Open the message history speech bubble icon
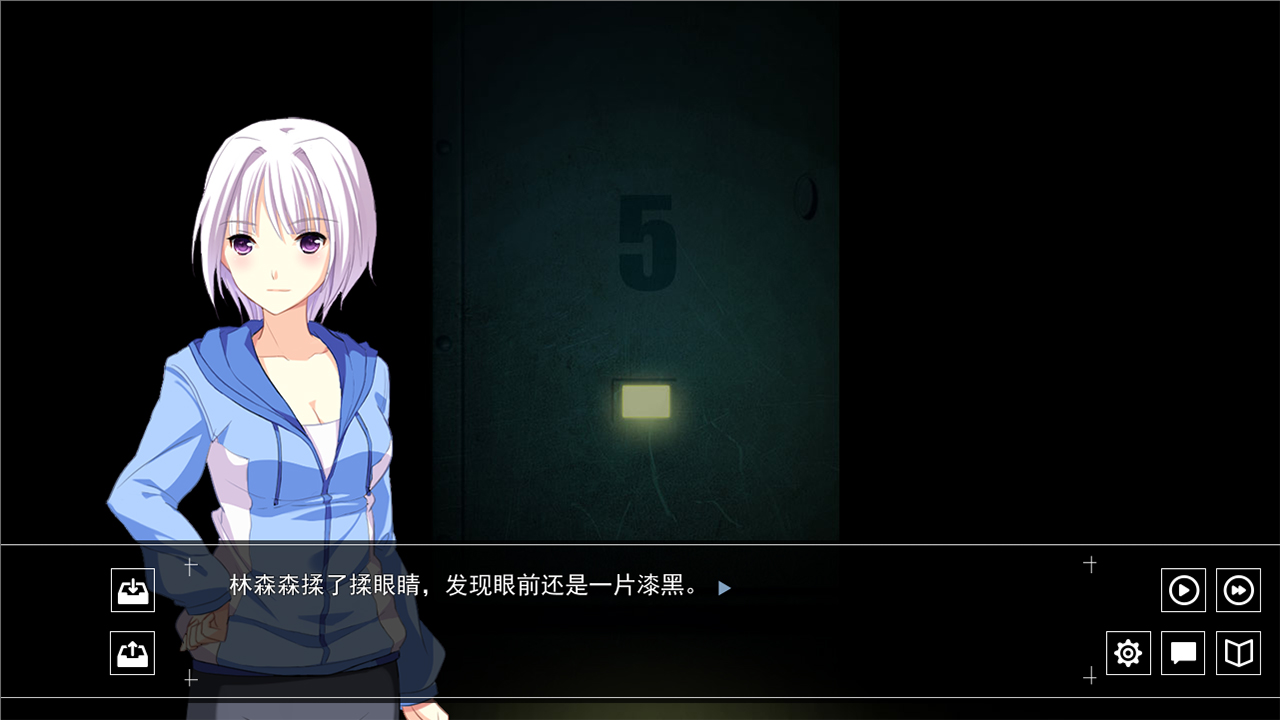This screenshot has width=1280, height=720. (x=1183, y=653)
